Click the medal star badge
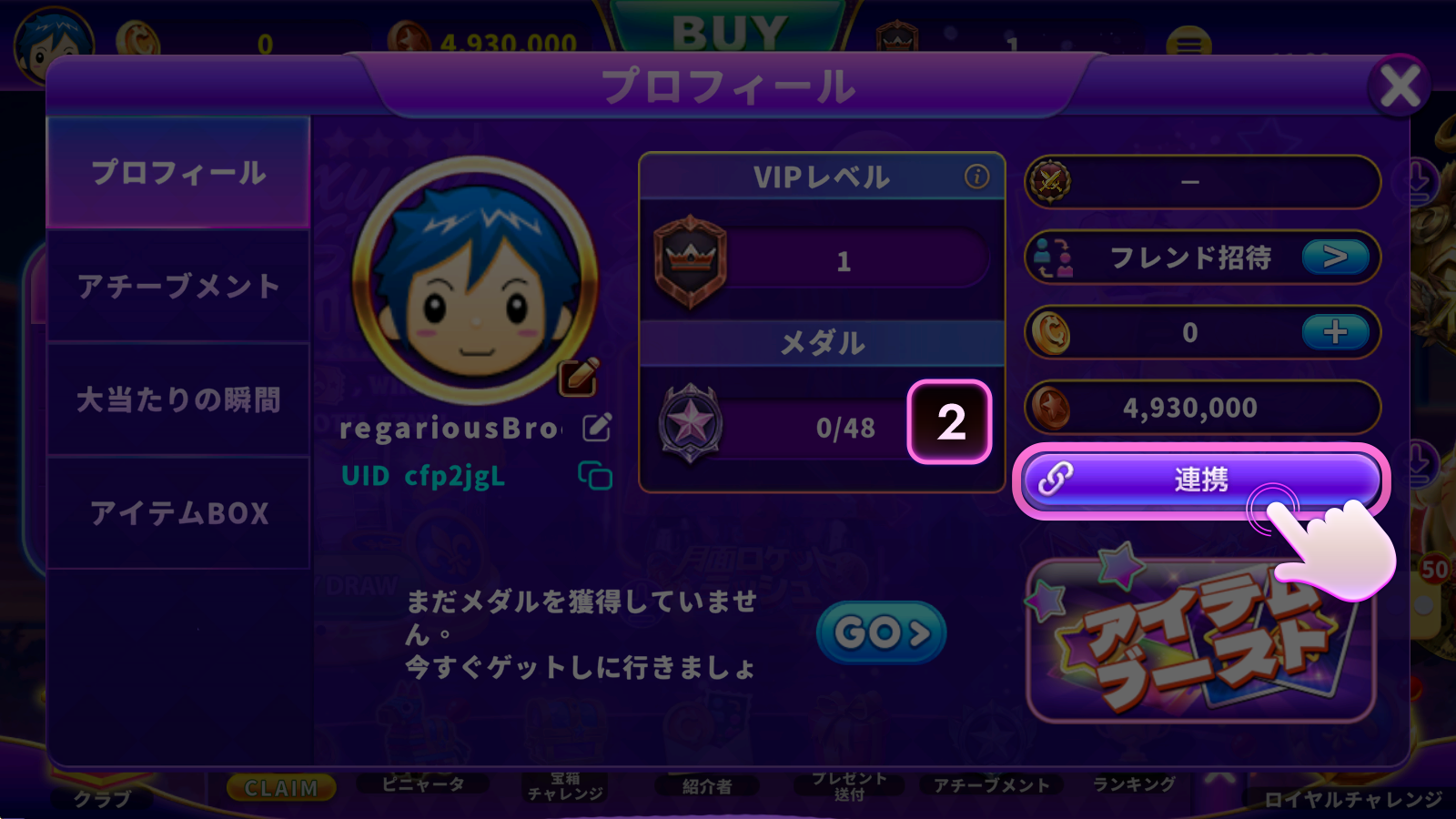This screenshot has height=819, width=1456. pyautogui.click(x=691, y=424)
